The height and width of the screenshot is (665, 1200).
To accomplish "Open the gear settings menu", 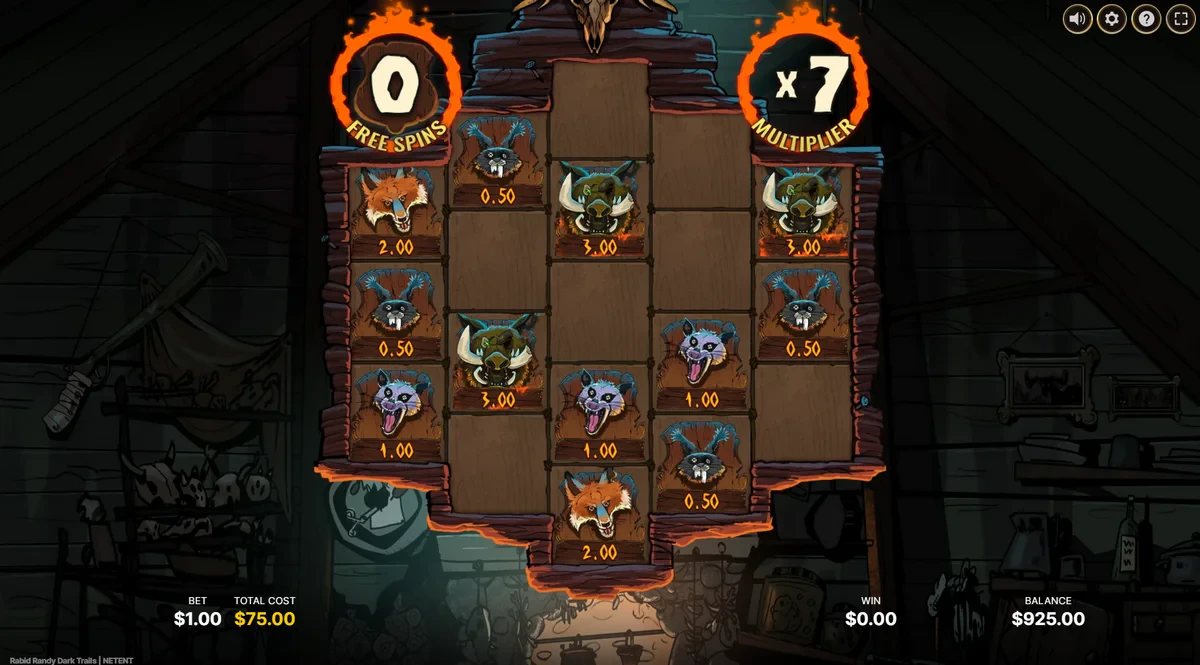I will tap(1111, 19).
